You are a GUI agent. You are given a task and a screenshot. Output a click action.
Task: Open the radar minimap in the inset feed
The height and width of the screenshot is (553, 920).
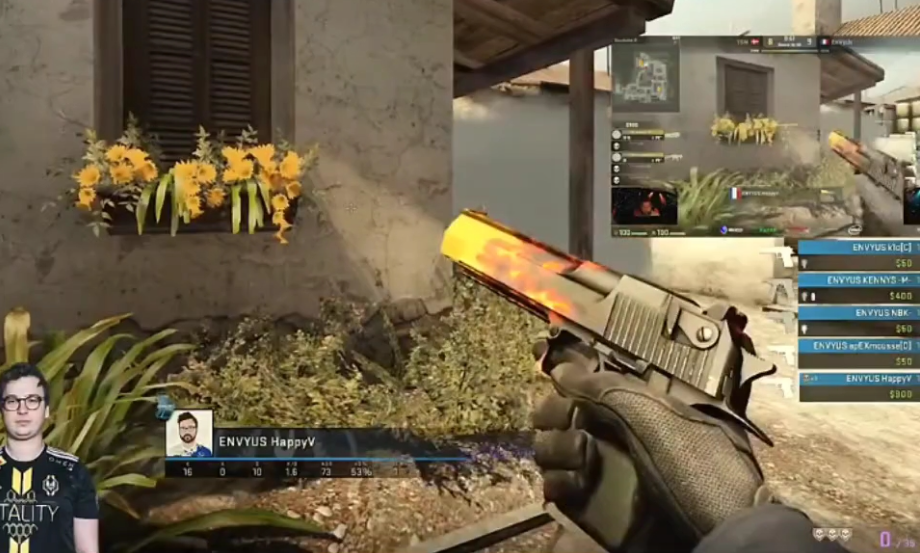(645, 76)
